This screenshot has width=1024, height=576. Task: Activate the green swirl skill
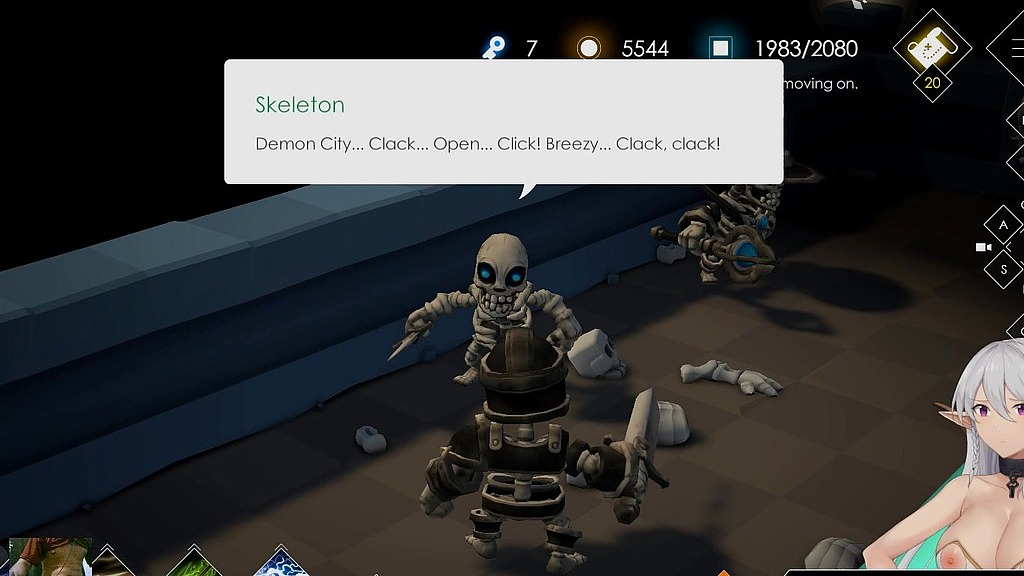[x=196, y=564]
